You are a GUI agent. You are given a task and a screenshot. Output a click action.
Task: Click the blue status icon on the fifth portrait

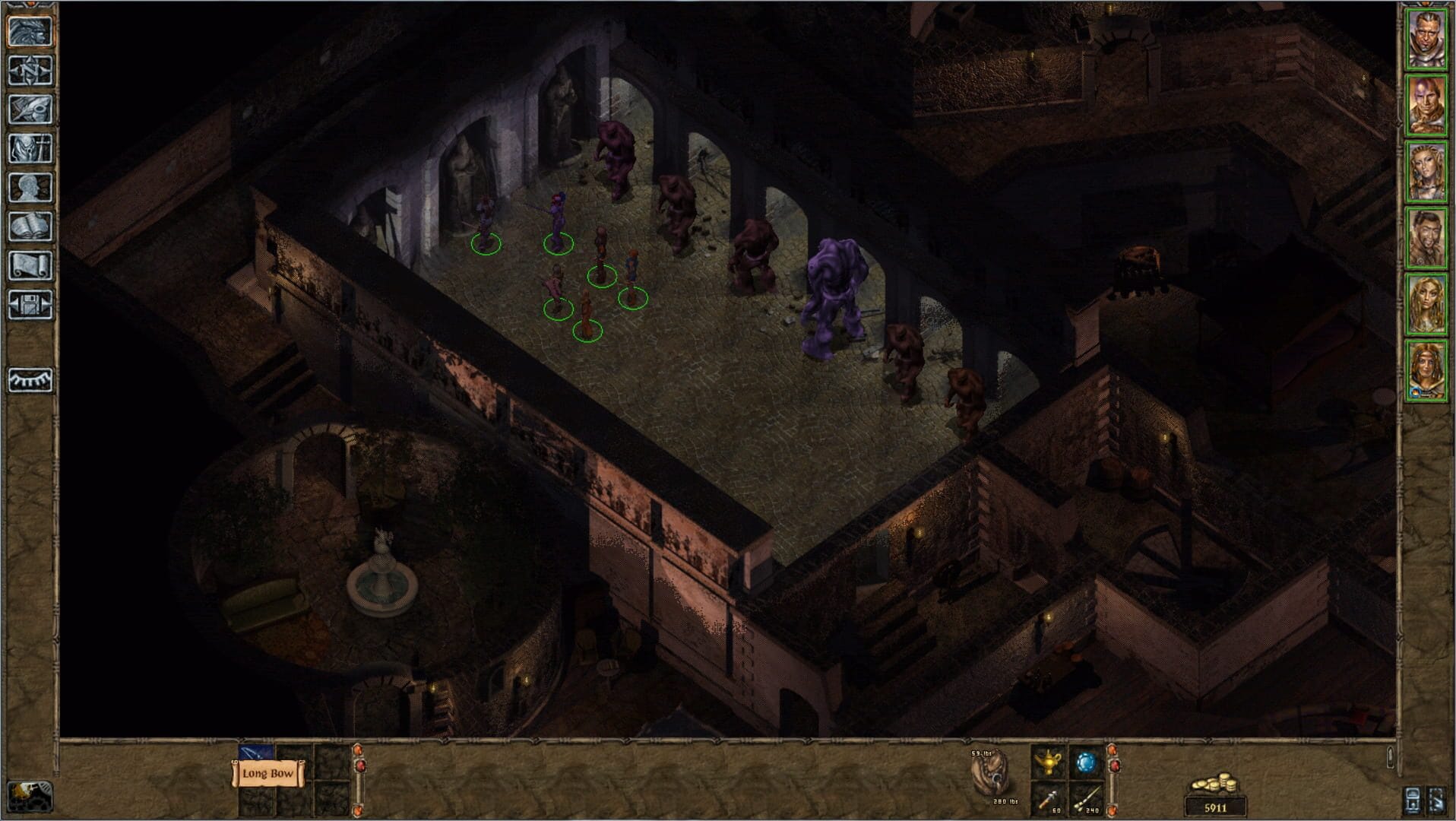1416,390
